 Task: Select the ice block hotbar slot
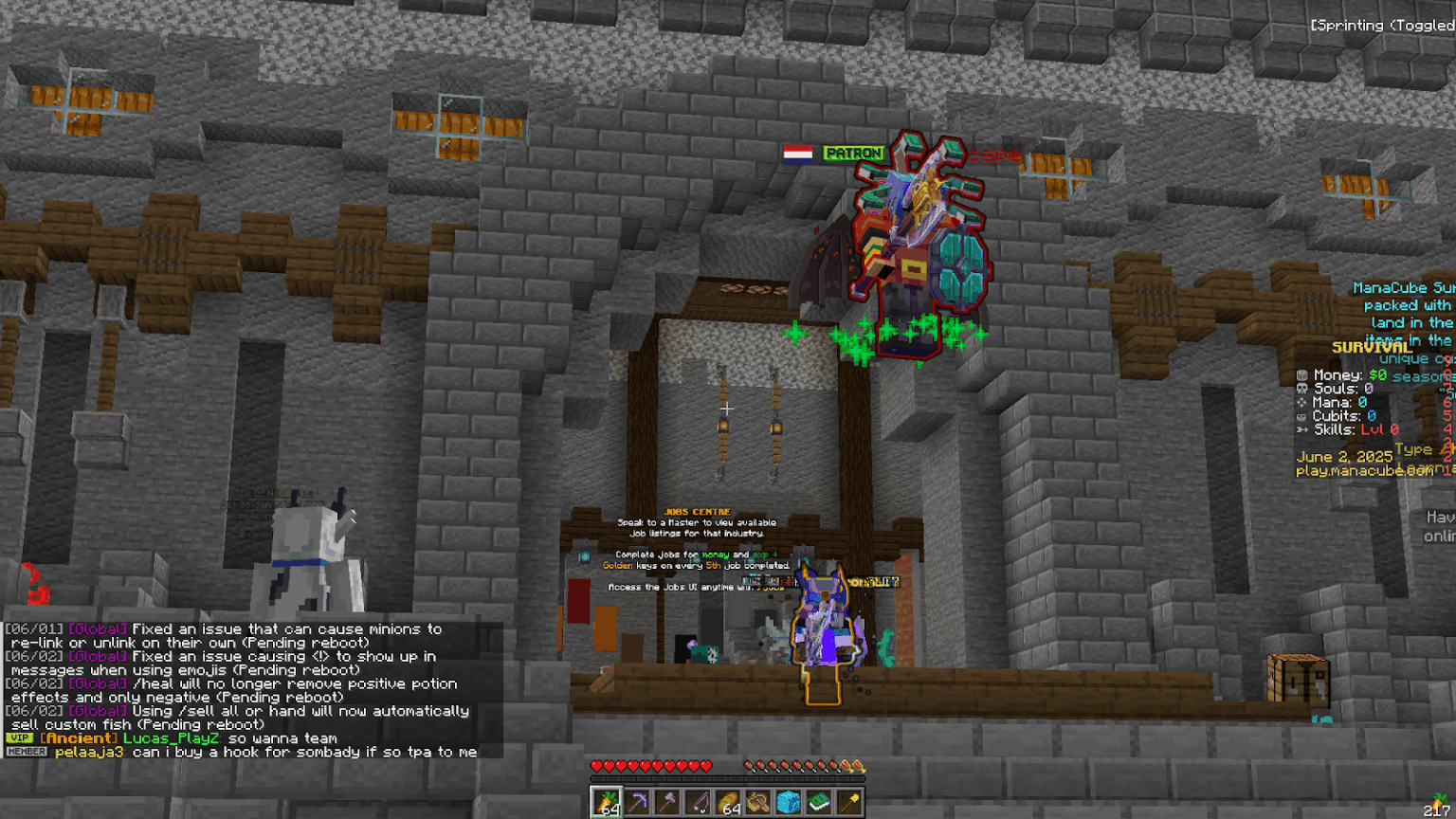[787, 801]
